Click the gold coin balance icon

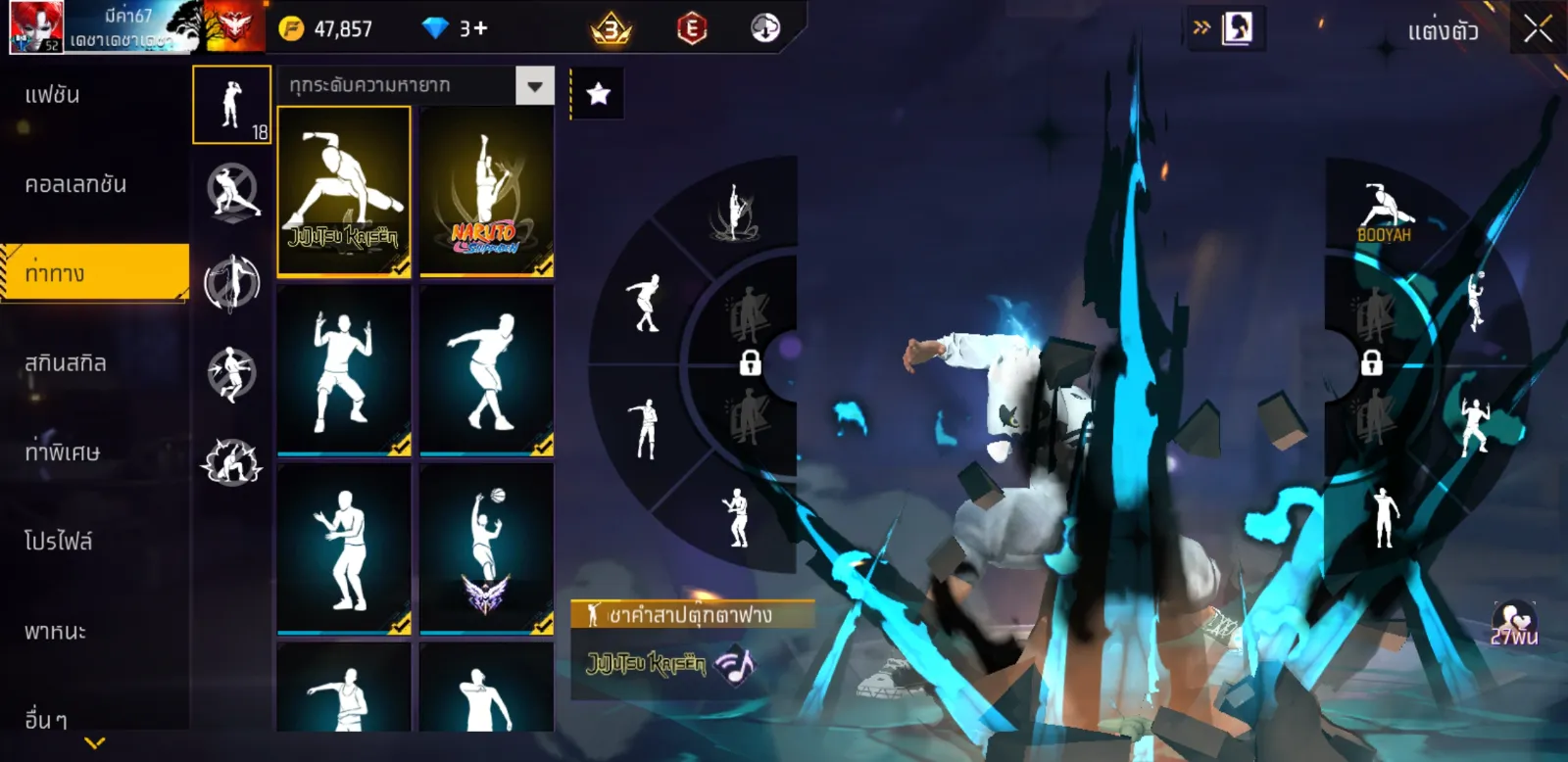291,28
